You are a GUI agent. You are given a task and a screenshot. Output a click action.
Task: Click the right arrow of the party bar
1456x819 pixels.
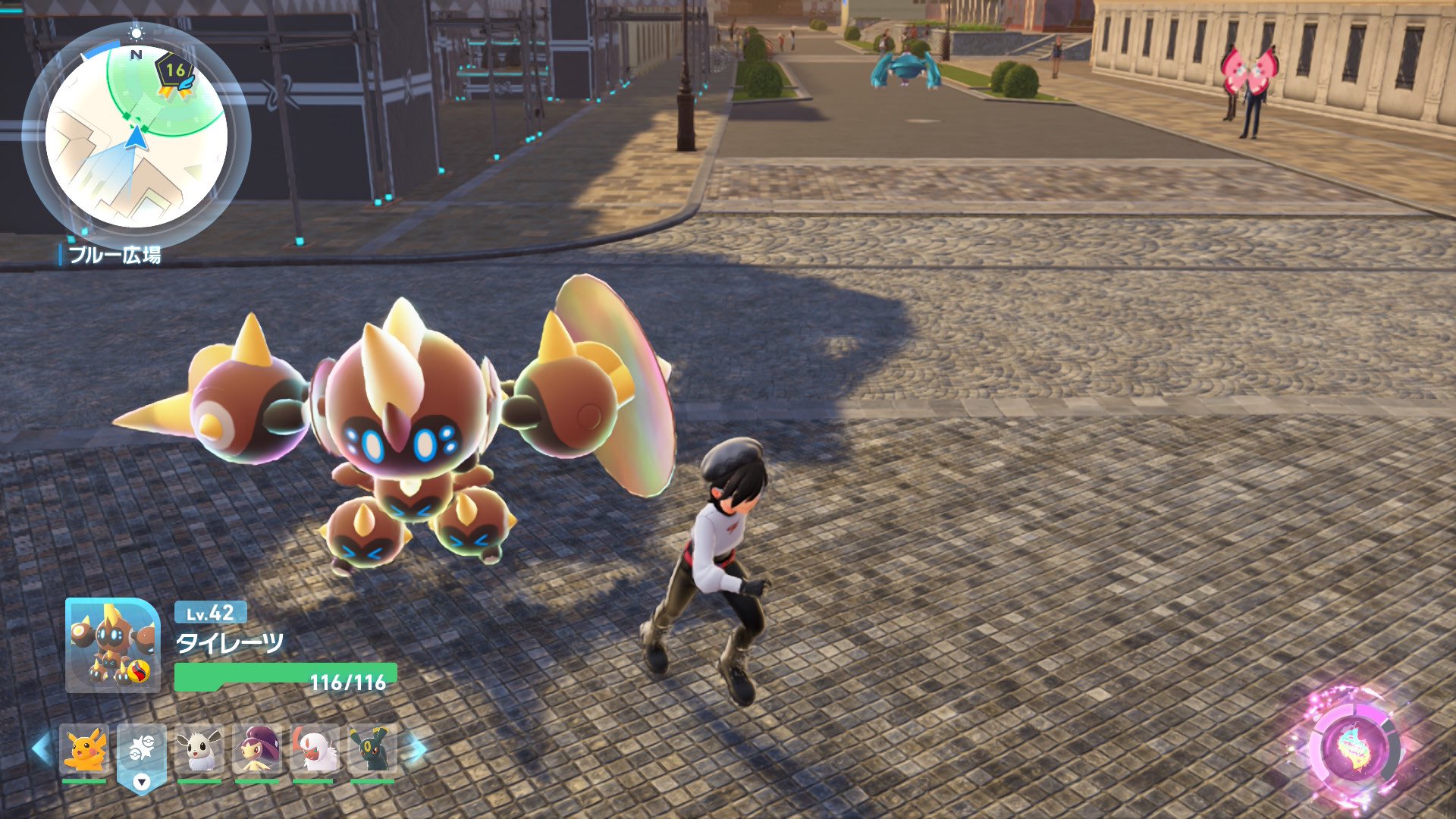[x=416, y=749]
